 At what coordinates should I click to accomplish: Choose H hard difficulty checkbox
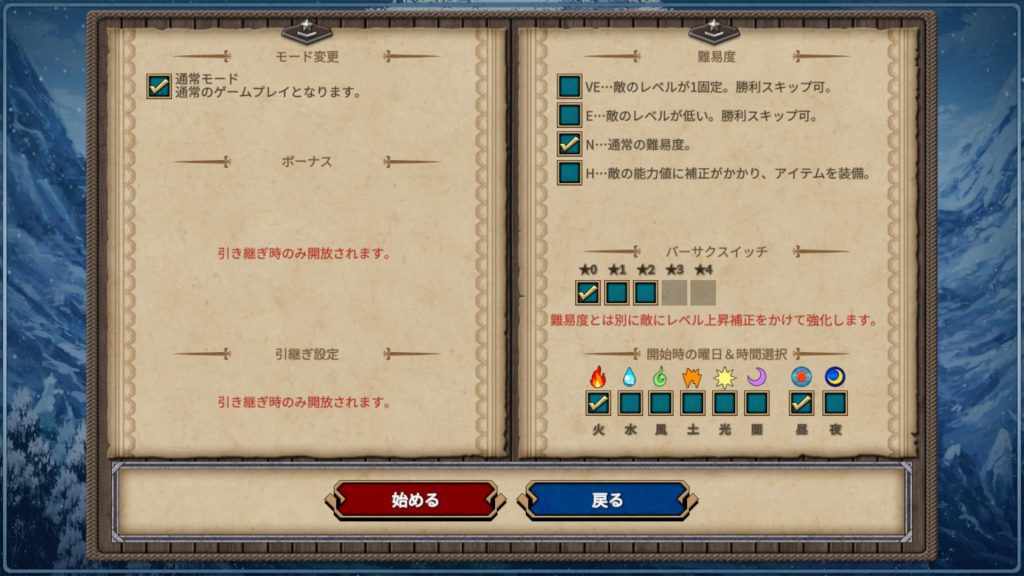pyautogui.click(x=570, y=173)
